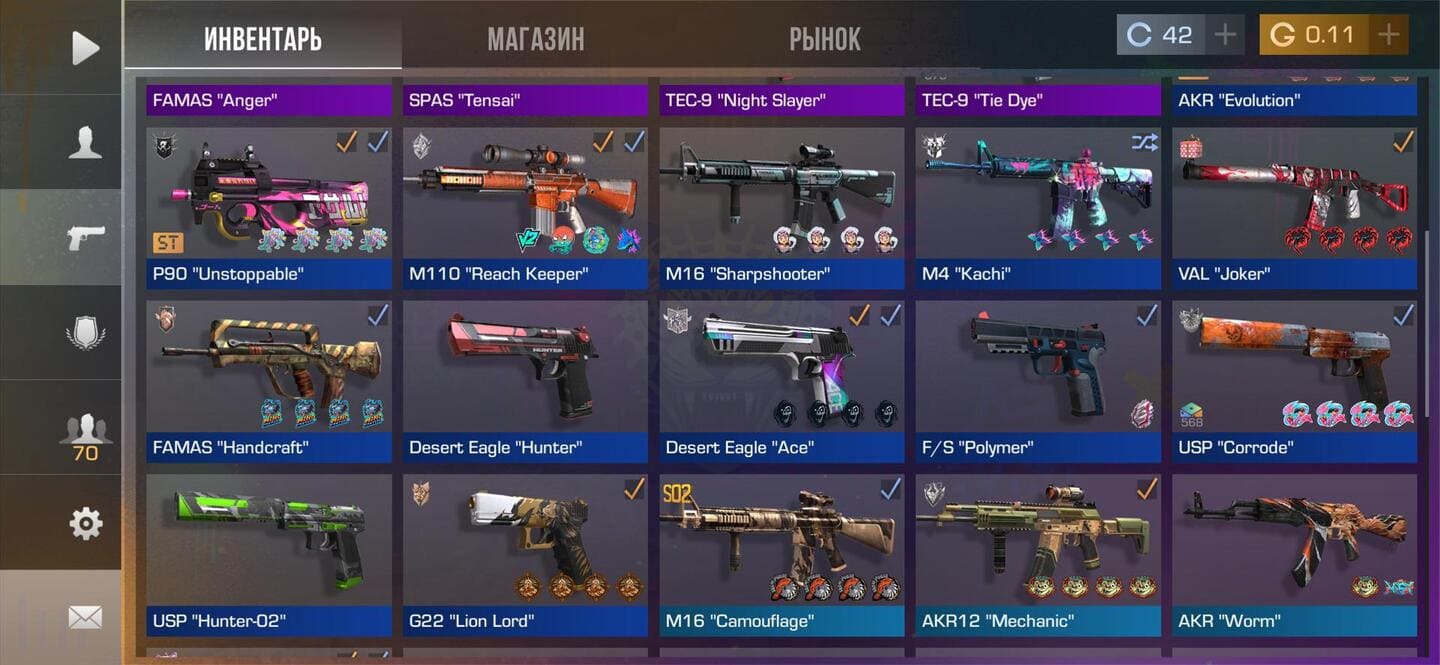
Task: Choose the AKR12 "Mechanic" skin
Action: [1038, 554]
